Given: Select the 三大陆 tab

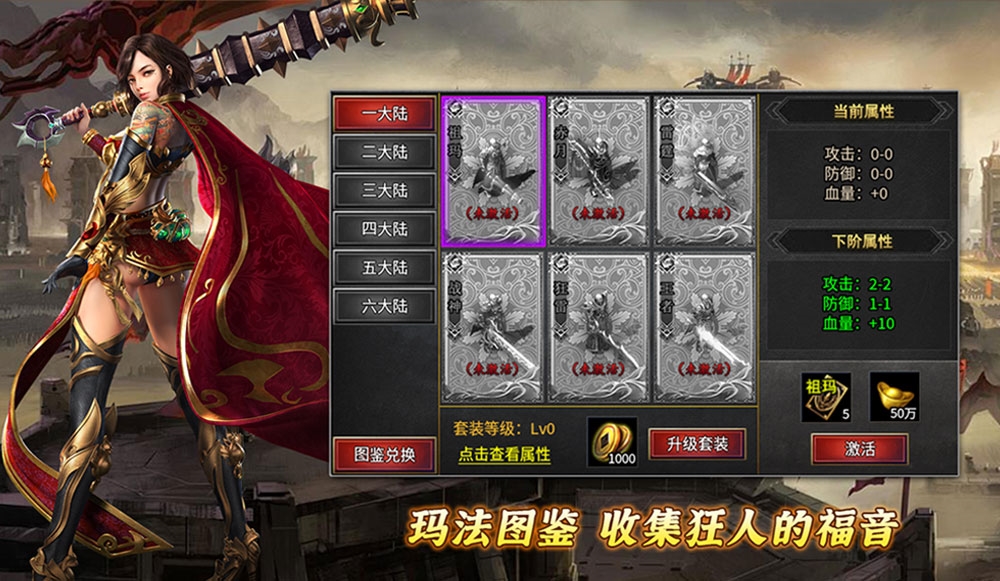Looking at the screenshot, I should pos(385,190).
